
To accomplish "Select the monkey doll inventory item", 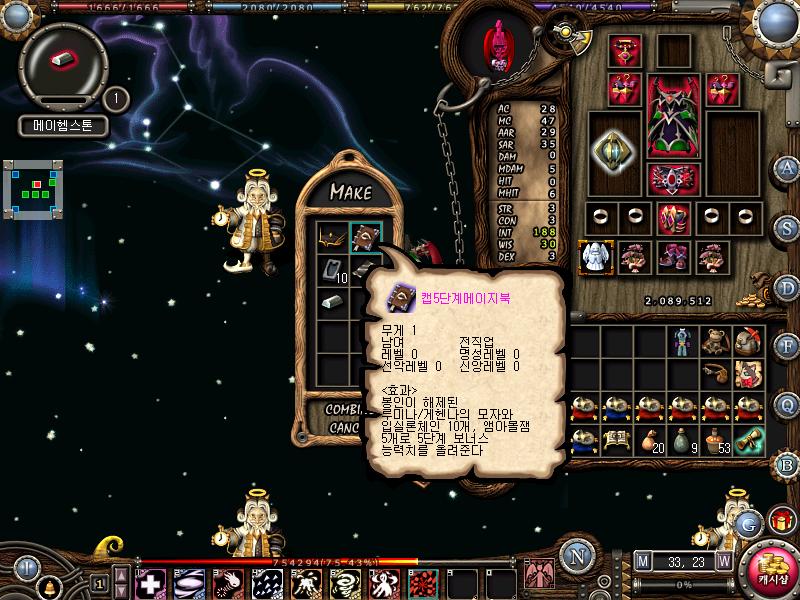I will pyautogui.click(x=715, y=342).
